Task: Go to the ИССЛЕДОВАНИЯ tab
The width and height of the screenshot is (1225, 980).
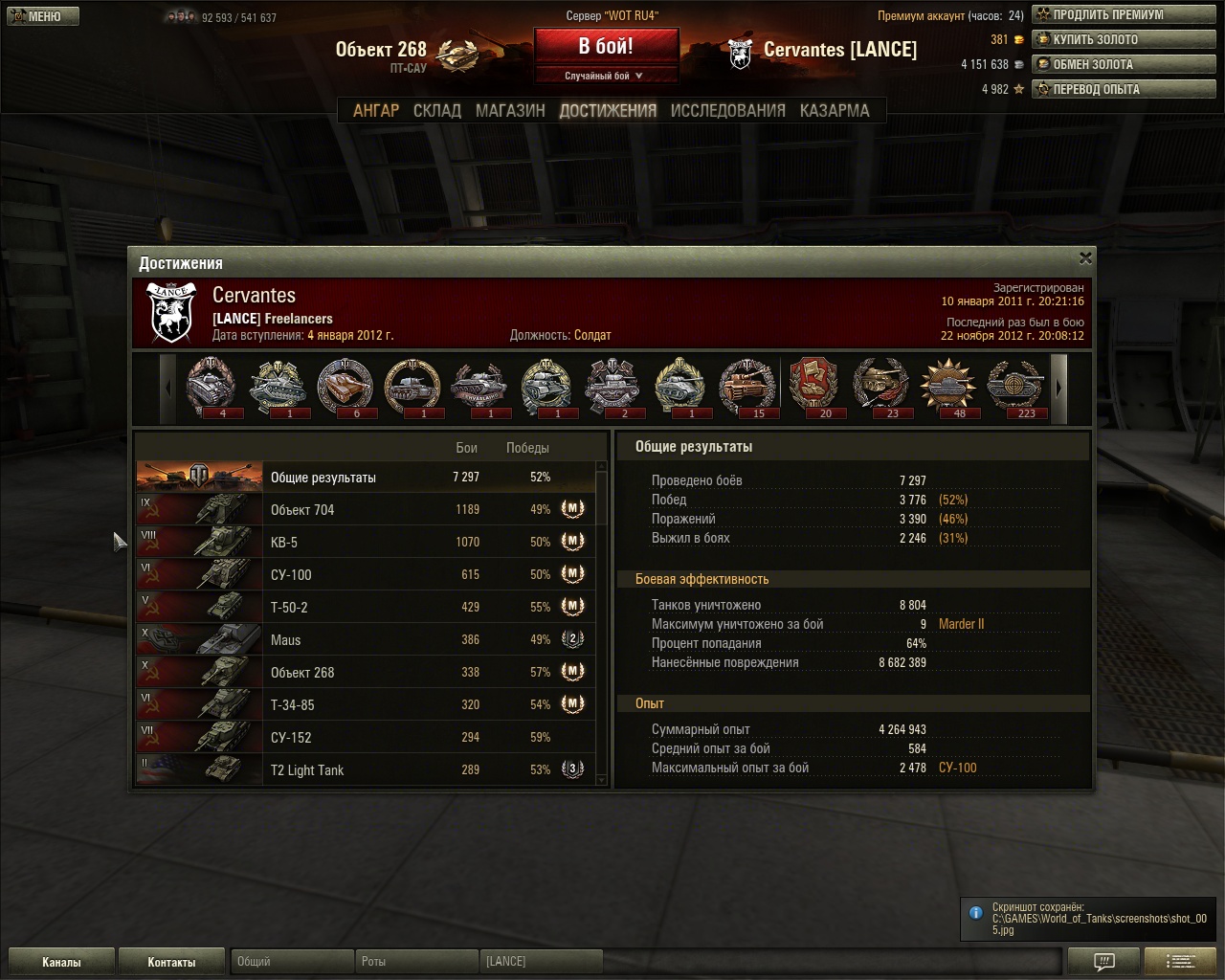Action: coord(727,111)
